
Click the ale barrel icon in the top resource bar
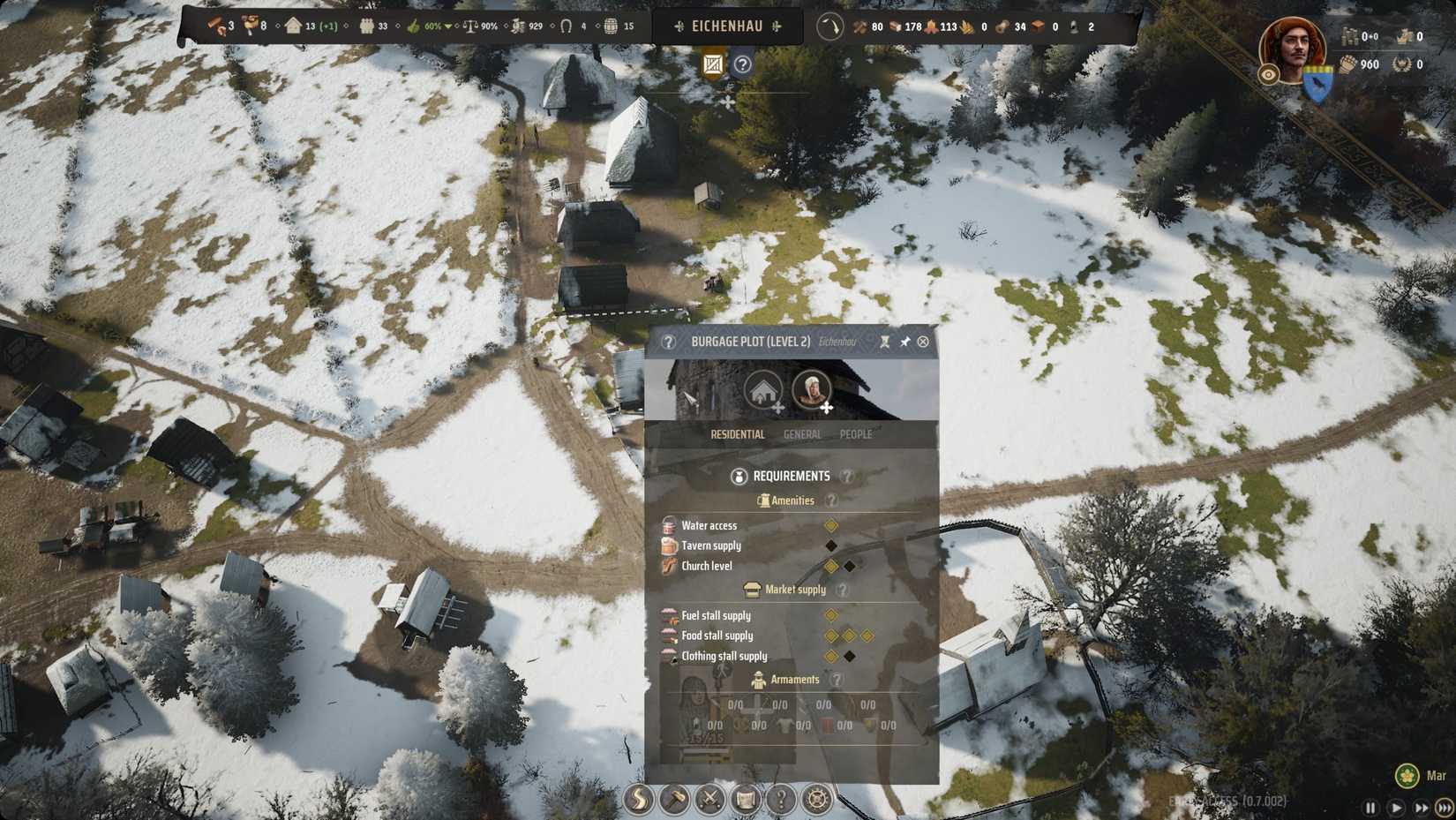[610, 26]
